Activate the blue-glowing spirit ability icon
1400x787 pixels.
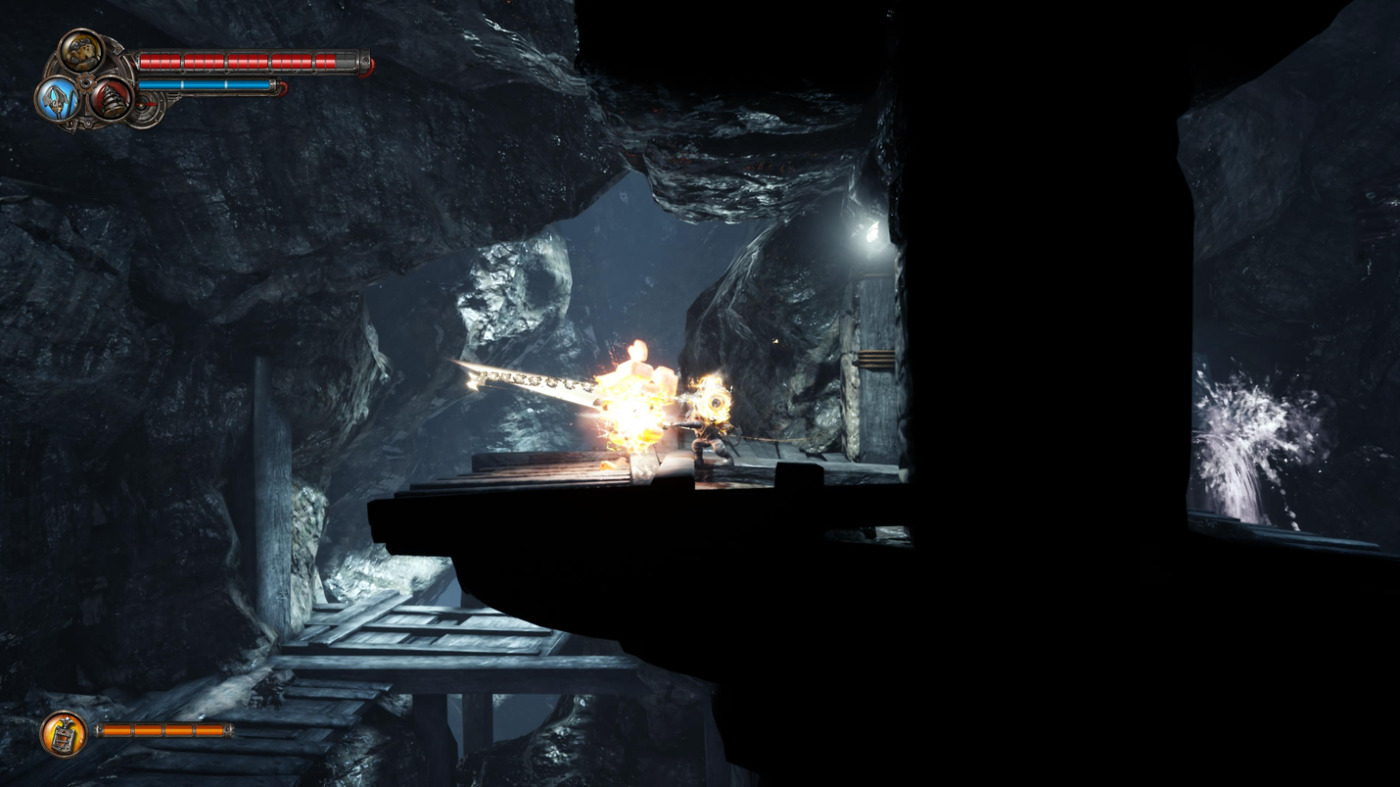coord(57,98)
